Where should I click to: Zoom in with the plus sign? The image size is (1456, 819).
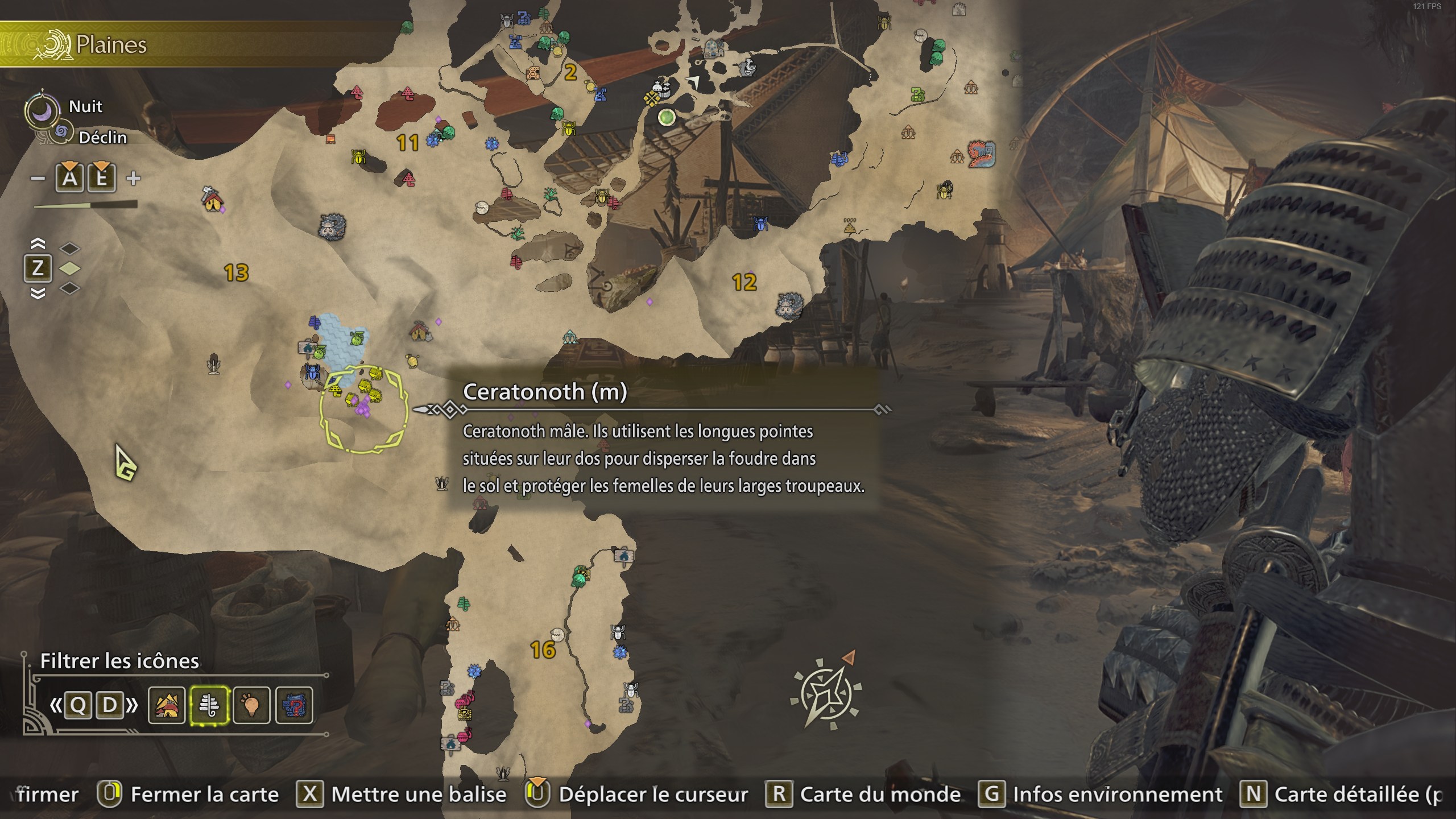pyautogui.click(x=134, y=179)
